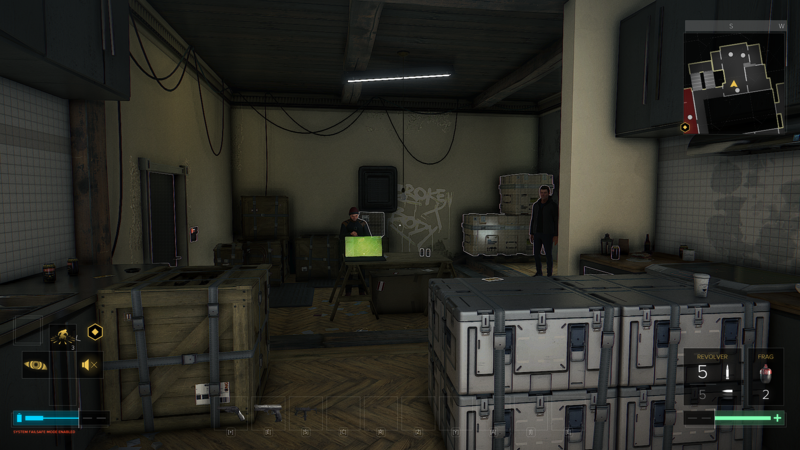Click the hexagon objective icon beside the augmentations
Image resolution: width=800 pixels, height=450 pixels.
[94, 332]
